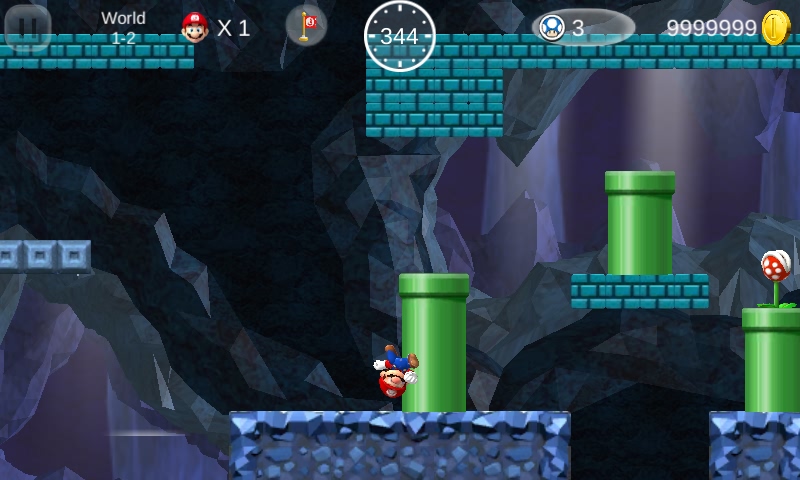Use the stored blue mushroom item
This screenshot has height=480, width=800.
[552, 28]
